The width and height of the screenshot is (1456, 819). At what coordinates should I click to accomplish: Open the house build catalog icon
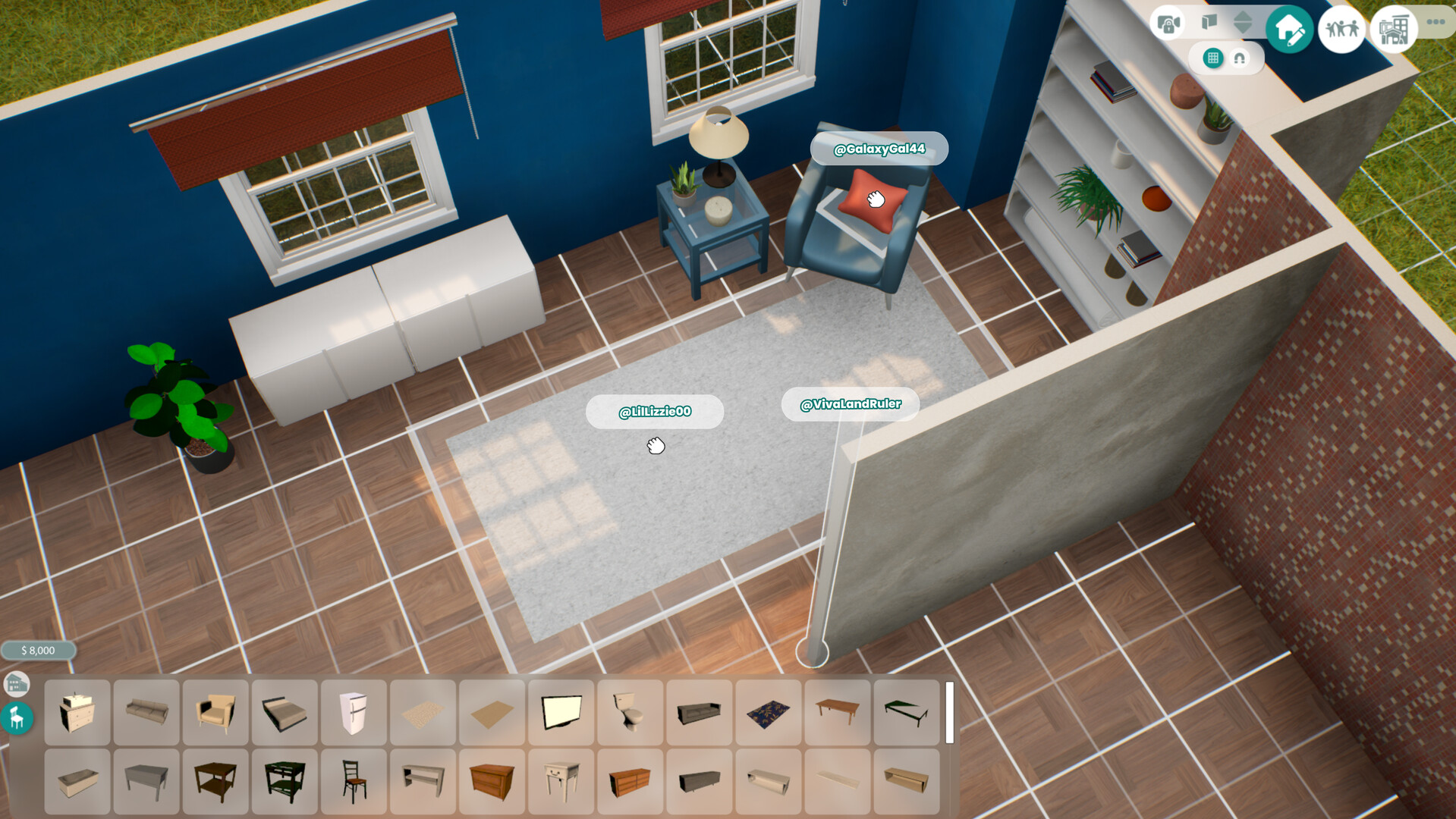(17, 685)
